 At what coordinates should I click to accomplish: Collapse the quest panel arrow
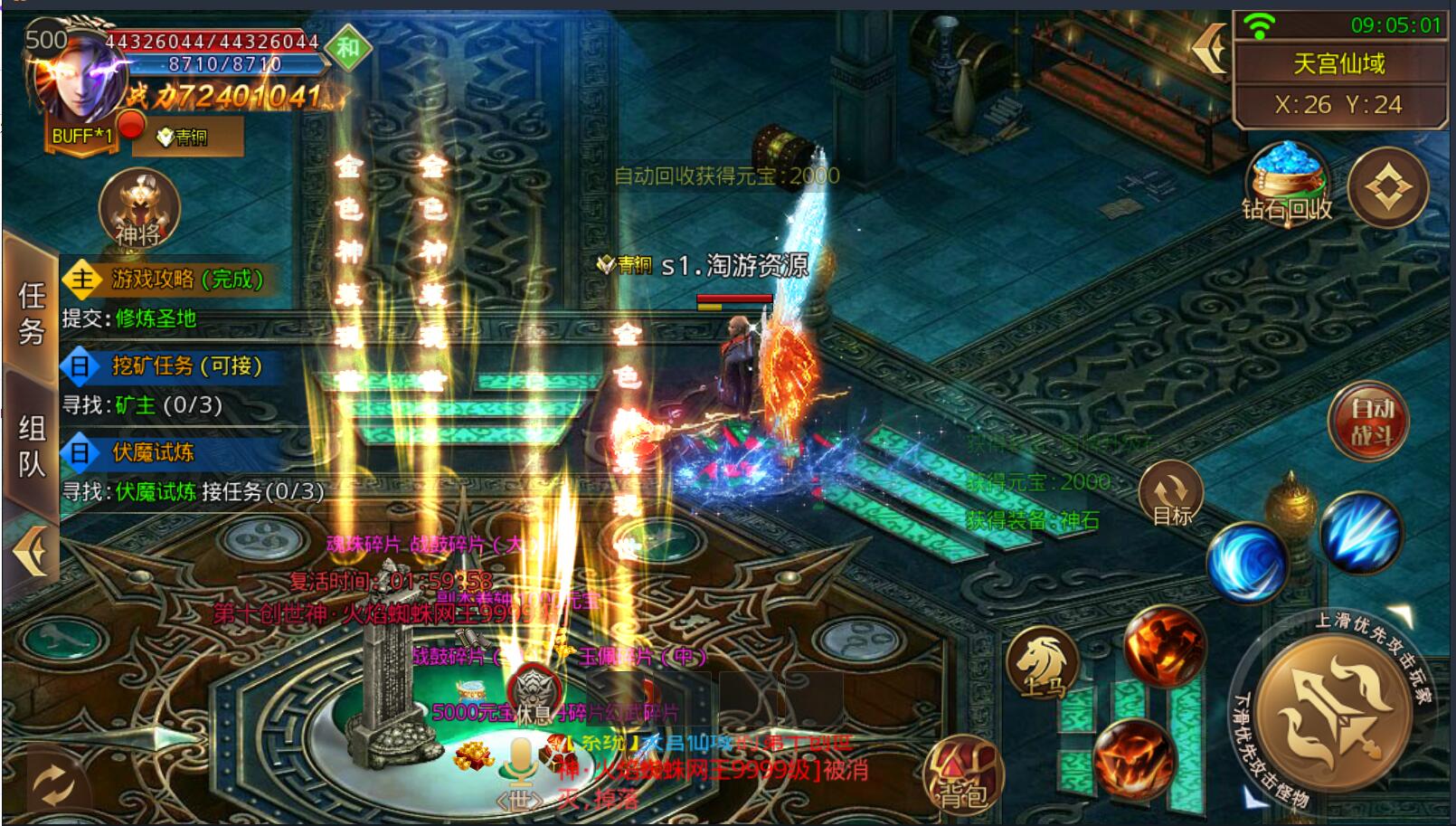point(29,551)
